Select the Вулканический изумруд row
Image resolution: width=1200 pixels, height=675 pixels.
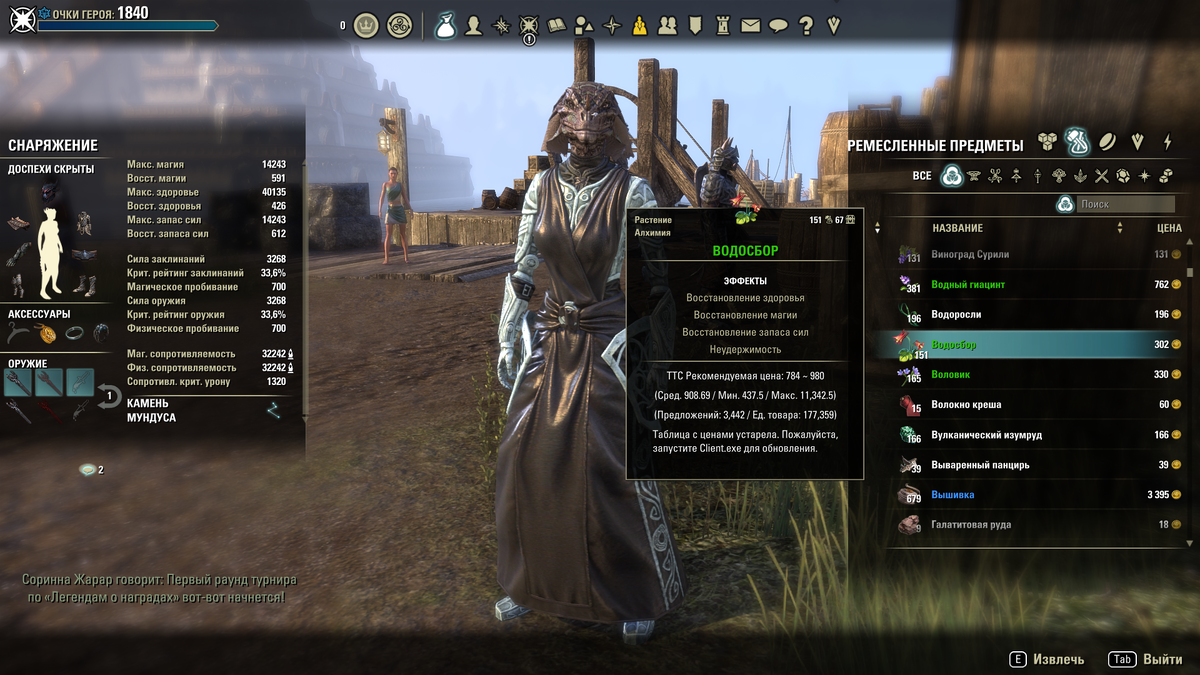[x=1040, y=435]
